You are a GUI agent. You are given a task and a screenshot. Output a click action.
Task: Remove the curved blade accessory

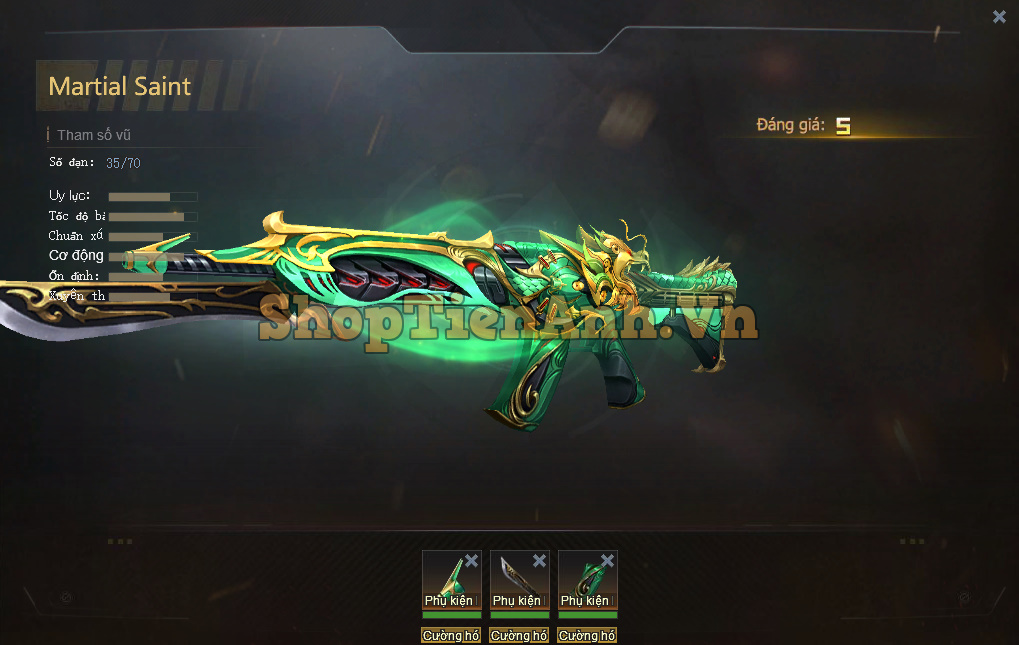539,561
